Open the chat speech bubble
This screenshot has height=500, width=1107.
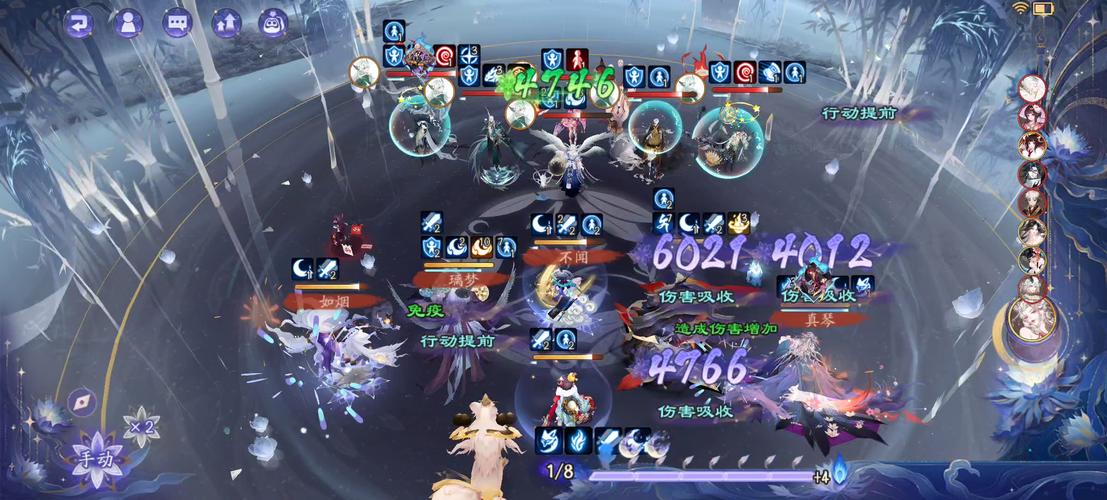tap(177, 22)
